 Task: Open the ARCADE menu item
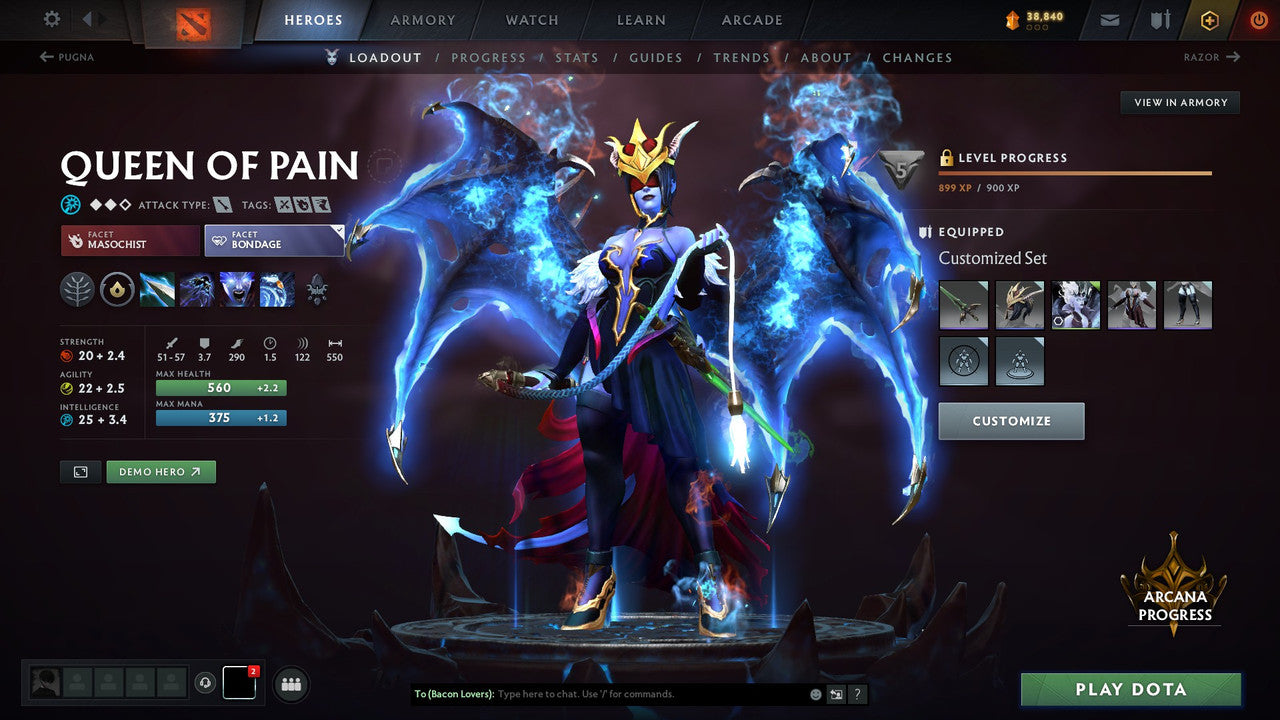pyautogui.click(x=750, y=19)
